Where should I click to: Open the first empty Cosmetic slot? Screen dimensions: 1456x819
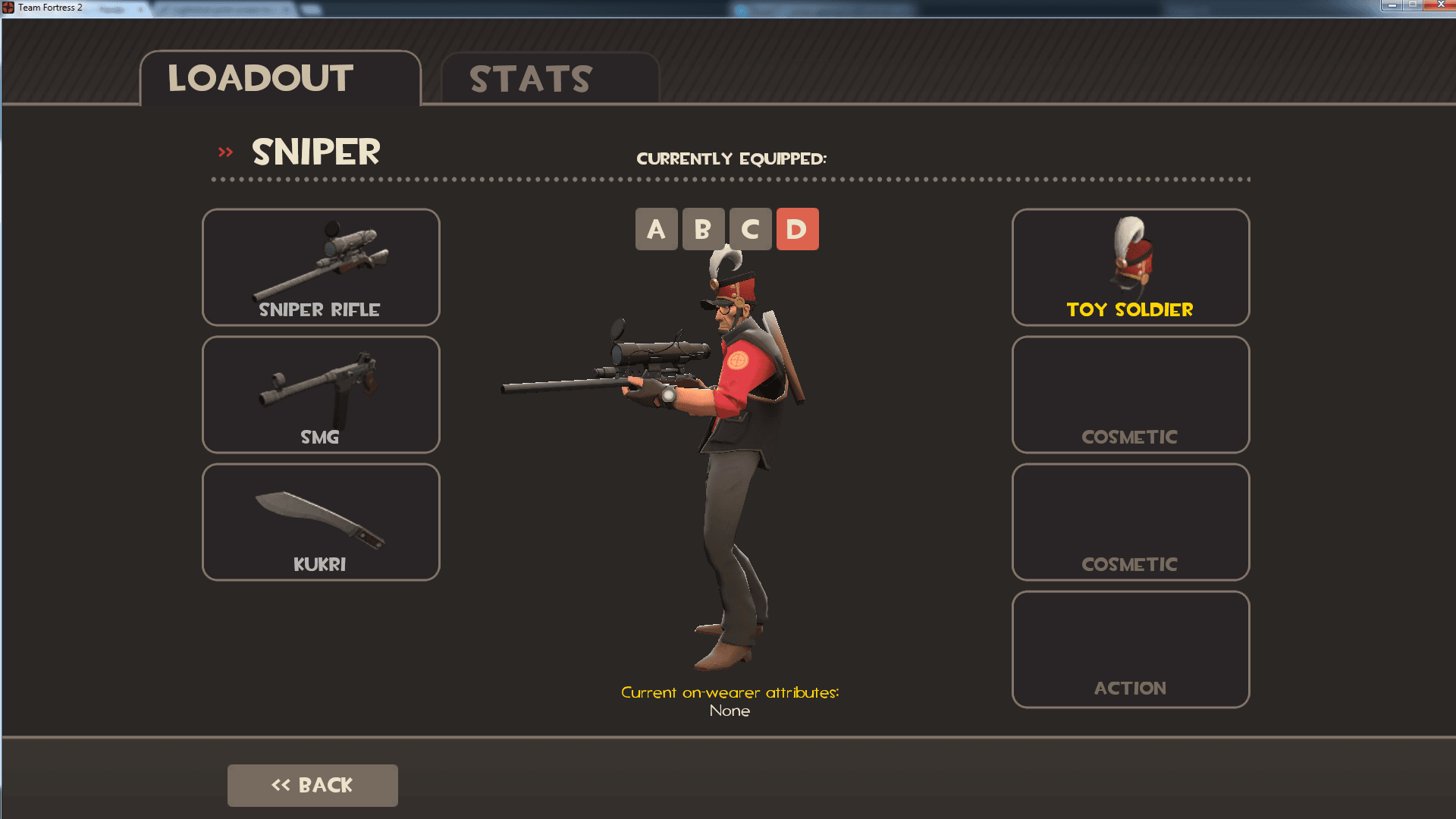(1129, 394)
